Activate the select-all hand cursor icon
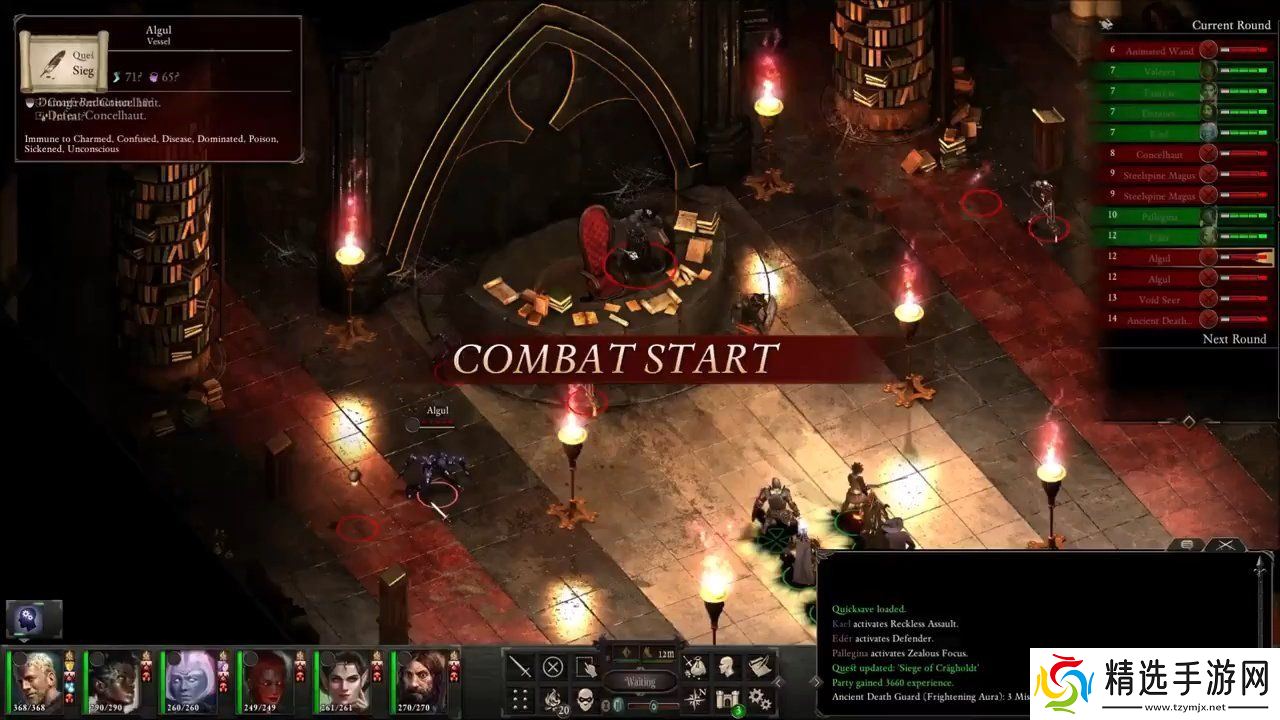The height and width of the screenshot is (720, 1280). [585, 666]
